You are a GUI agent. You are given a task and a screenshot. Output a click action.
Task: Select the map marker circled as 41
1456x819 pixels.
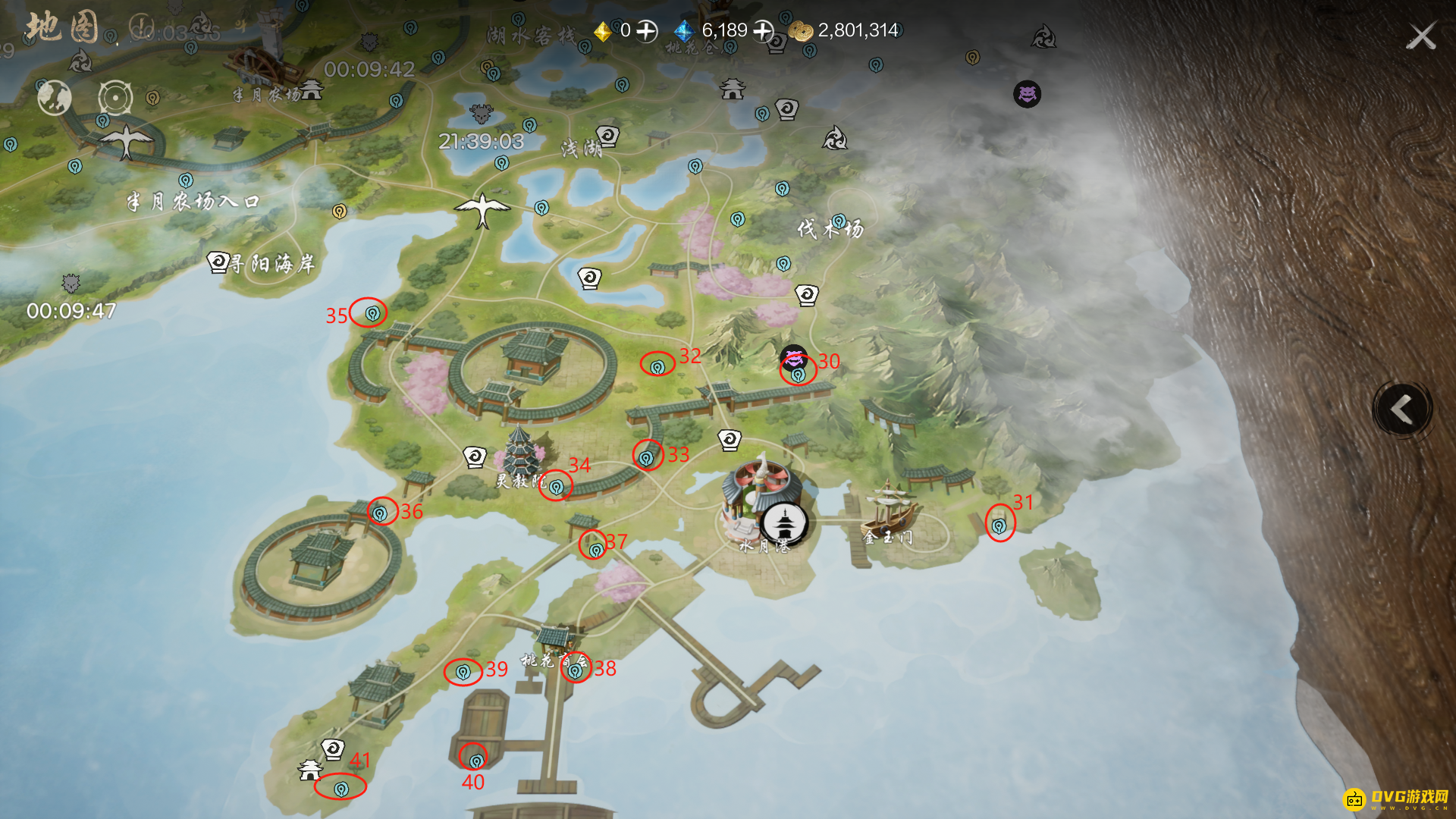(x=341, y=789)
